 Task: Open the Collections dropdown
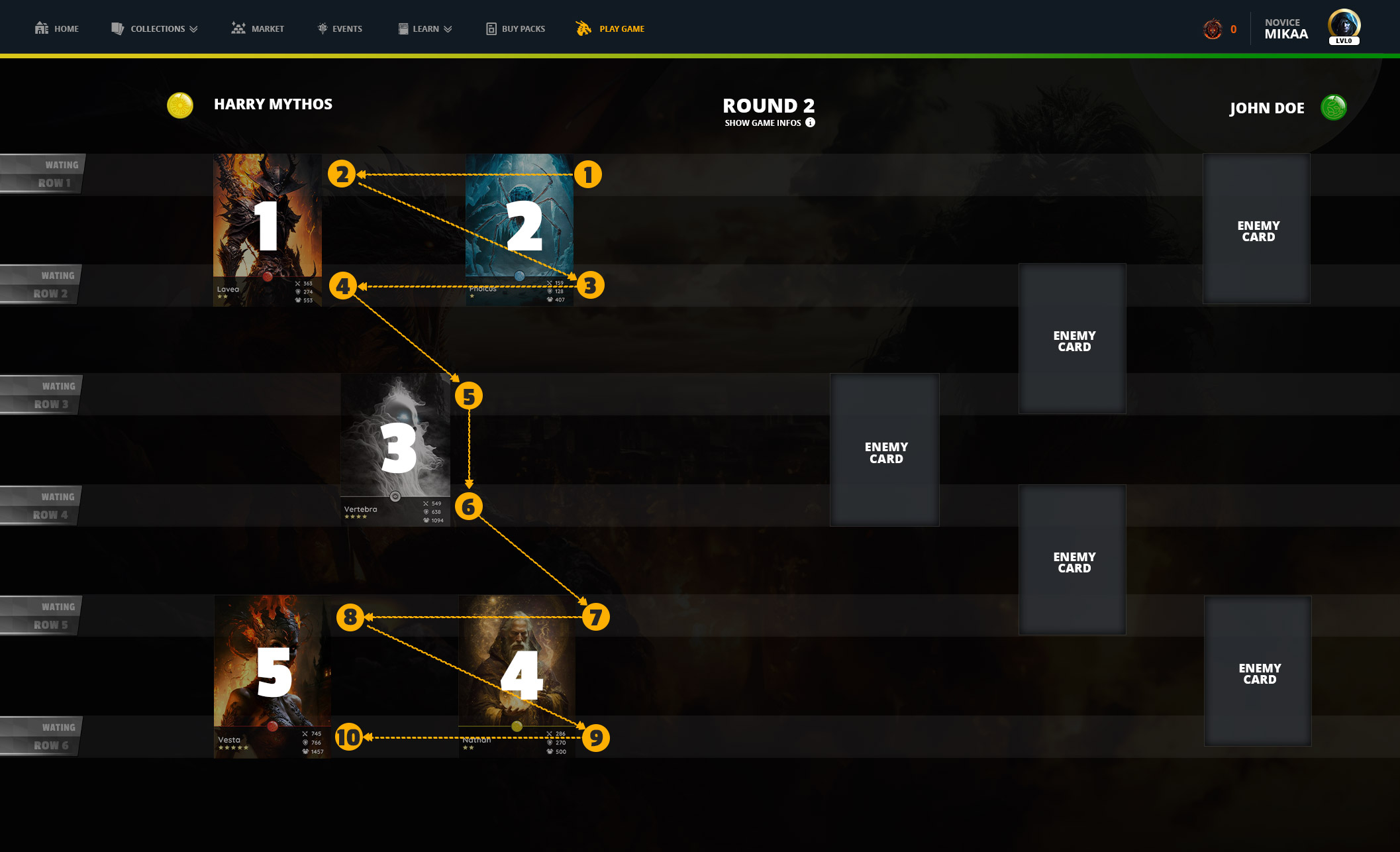coord(155,28)
